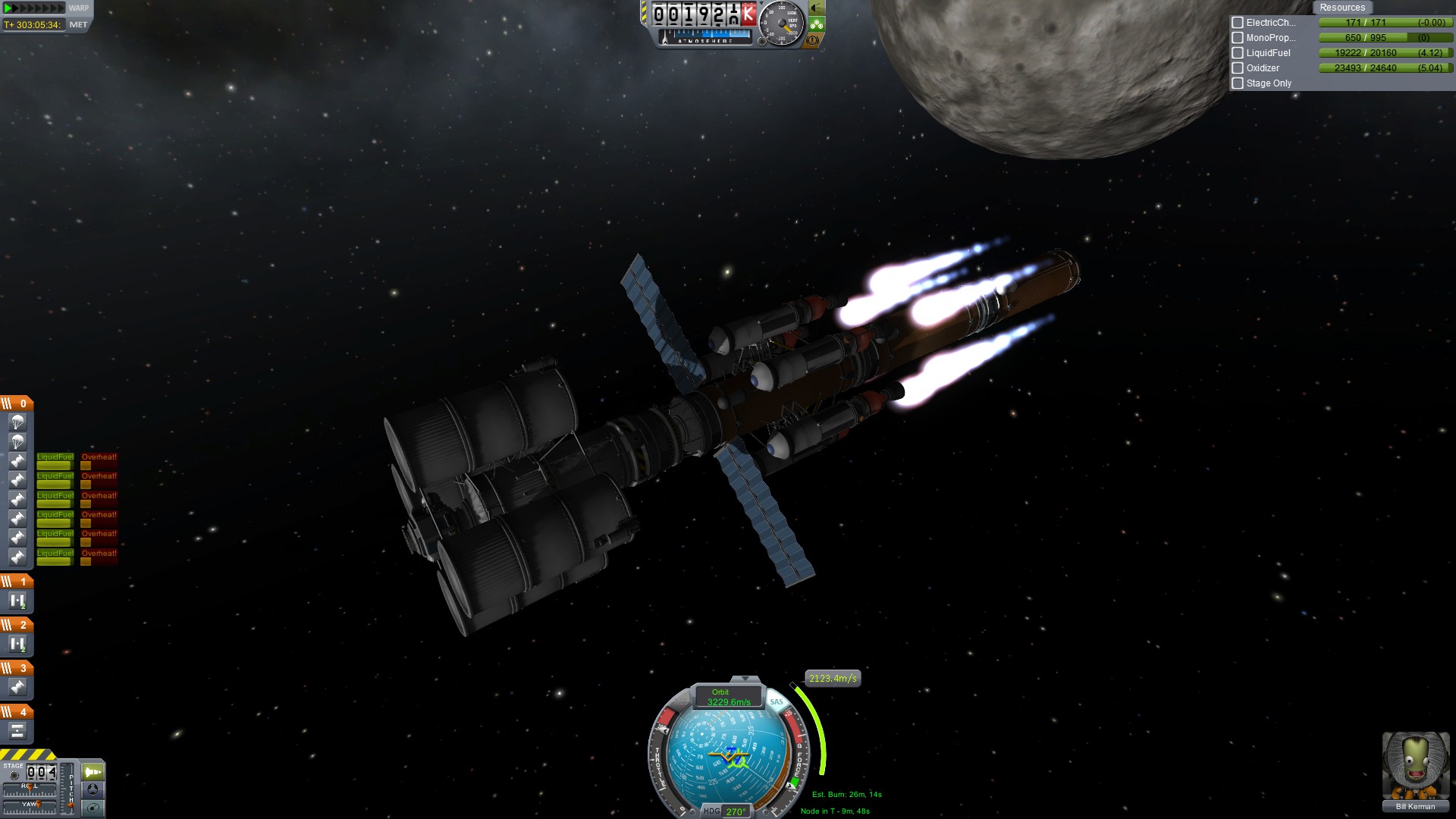Image resolution: width=1456 pixels, height=819 pixels.
Task: Select staging control mode rocket button
Action: 93,772
